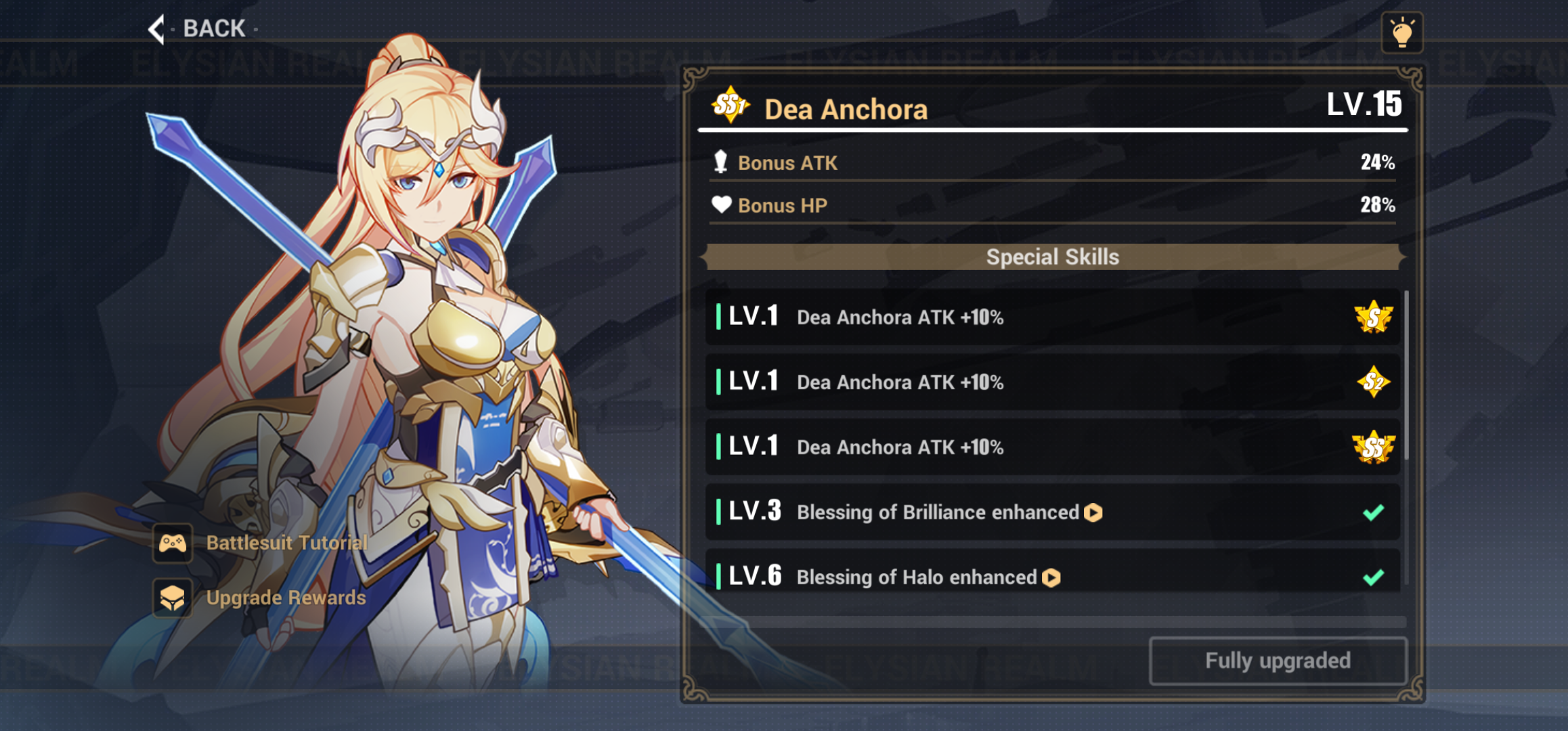Select the Bonus ATK stat icon
The width and height of the screenshot is (1568, 731).
click(722, 162)
